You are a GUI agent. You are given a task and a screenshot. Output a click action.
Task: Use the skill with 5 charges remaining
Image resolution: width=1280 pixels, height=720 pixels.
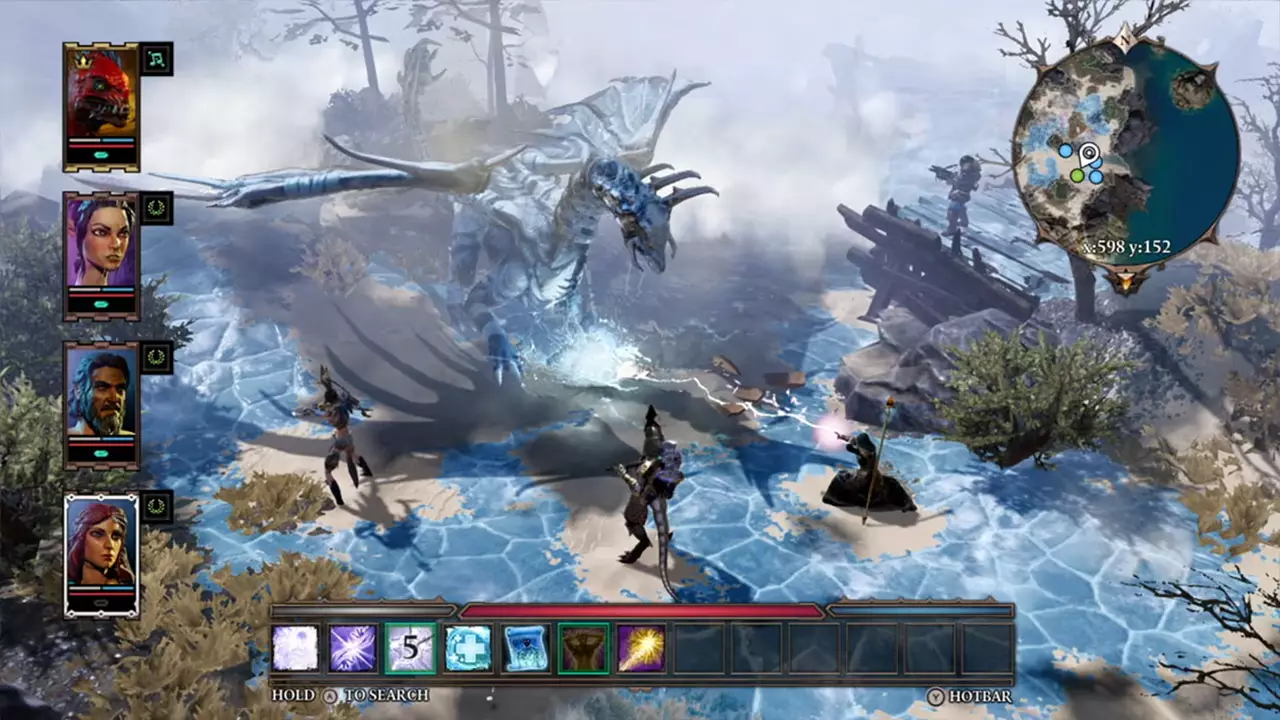pyautogui.click(x=412, y=648)
